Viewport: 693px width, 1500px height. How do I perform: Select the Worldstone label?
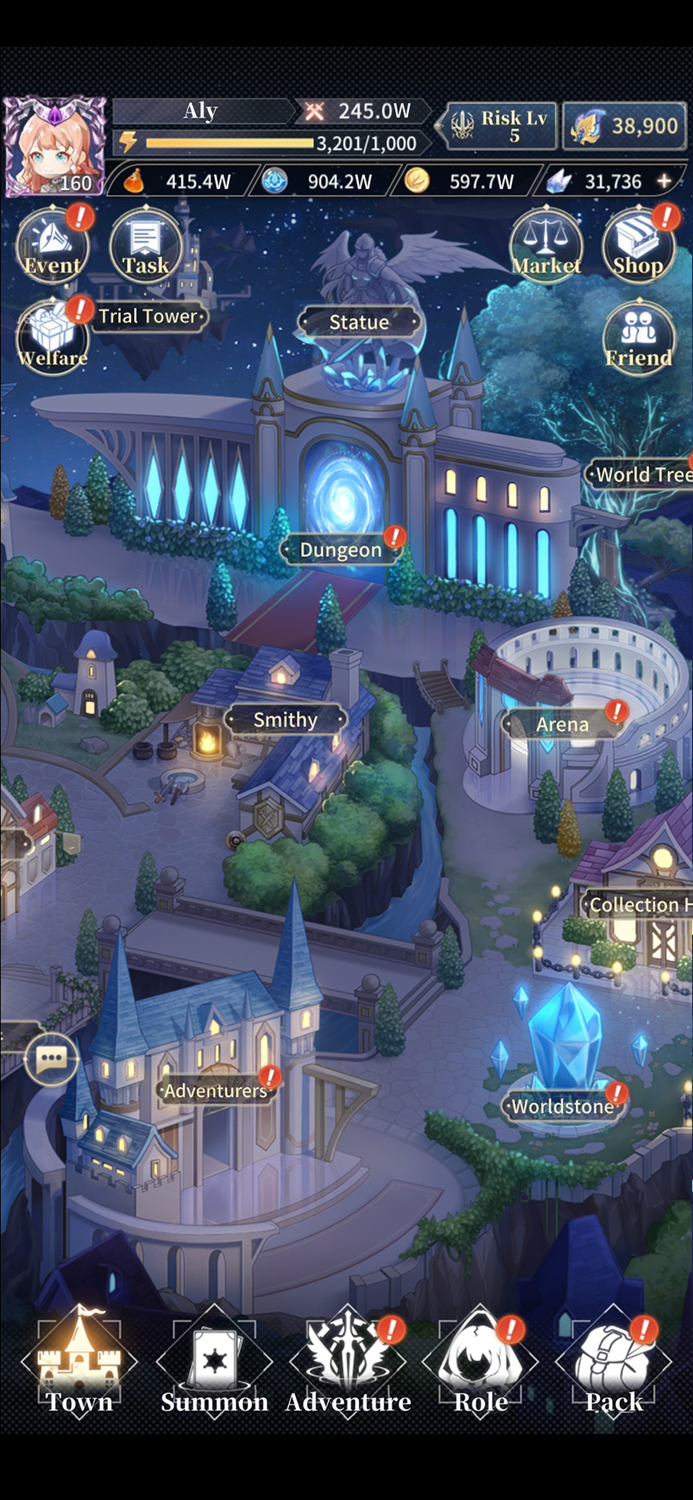click(x=562, y=1106)
